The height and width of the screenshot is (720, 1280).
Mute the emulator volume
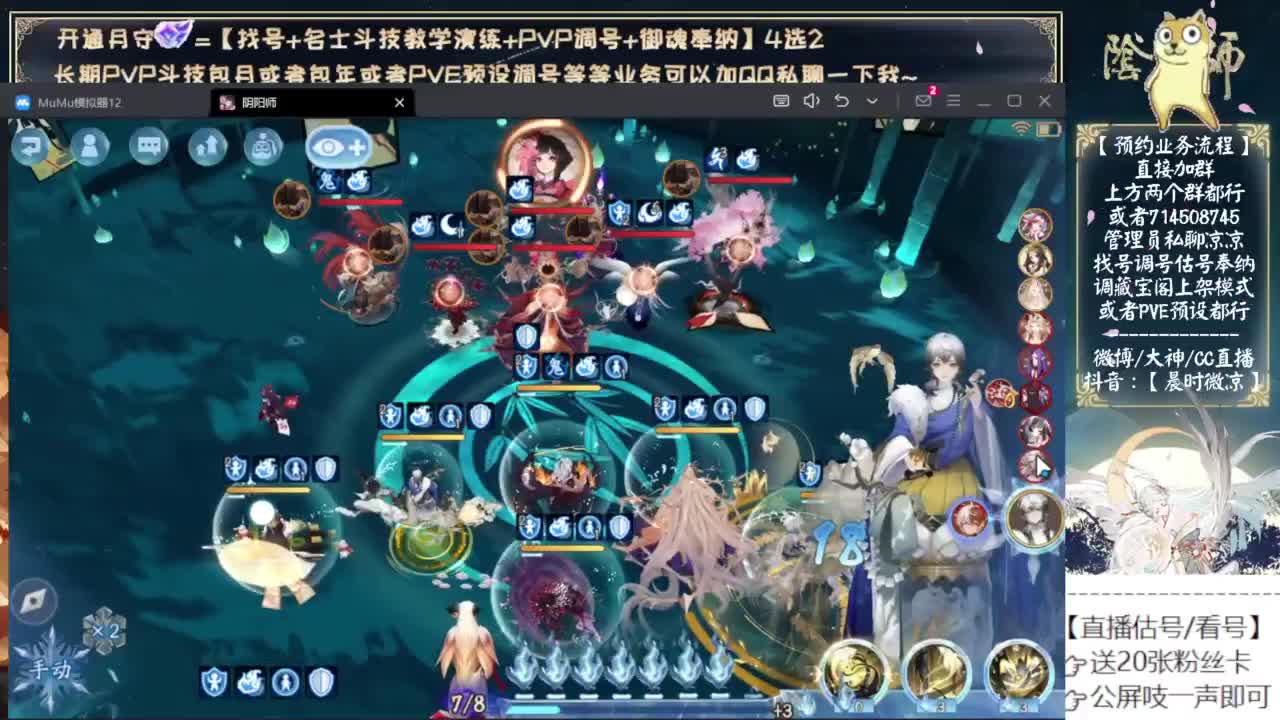(x=812, y=101)
